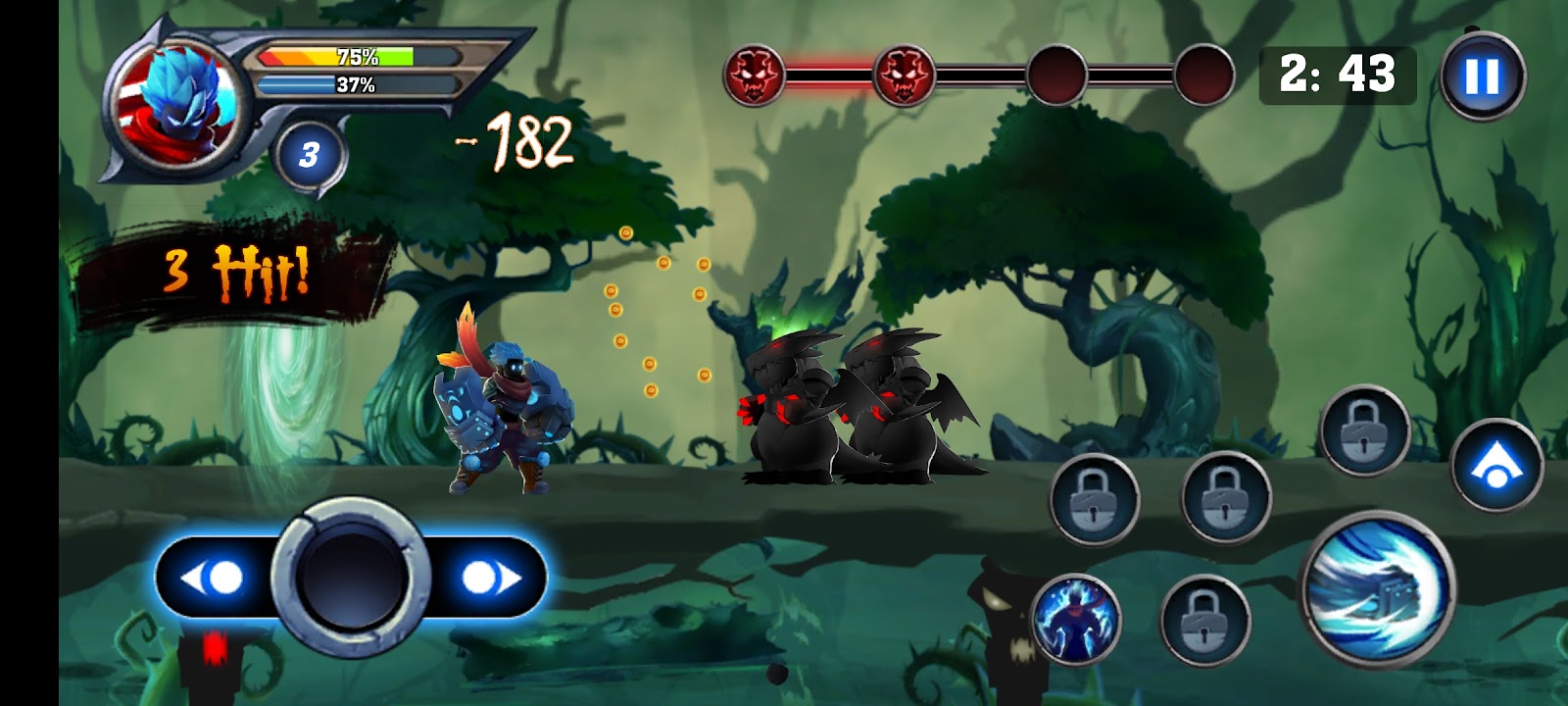The width and height of the screenshot is (1568, 706).
Task: Jump using the up-arrow button
Action: click(1496, 466)
